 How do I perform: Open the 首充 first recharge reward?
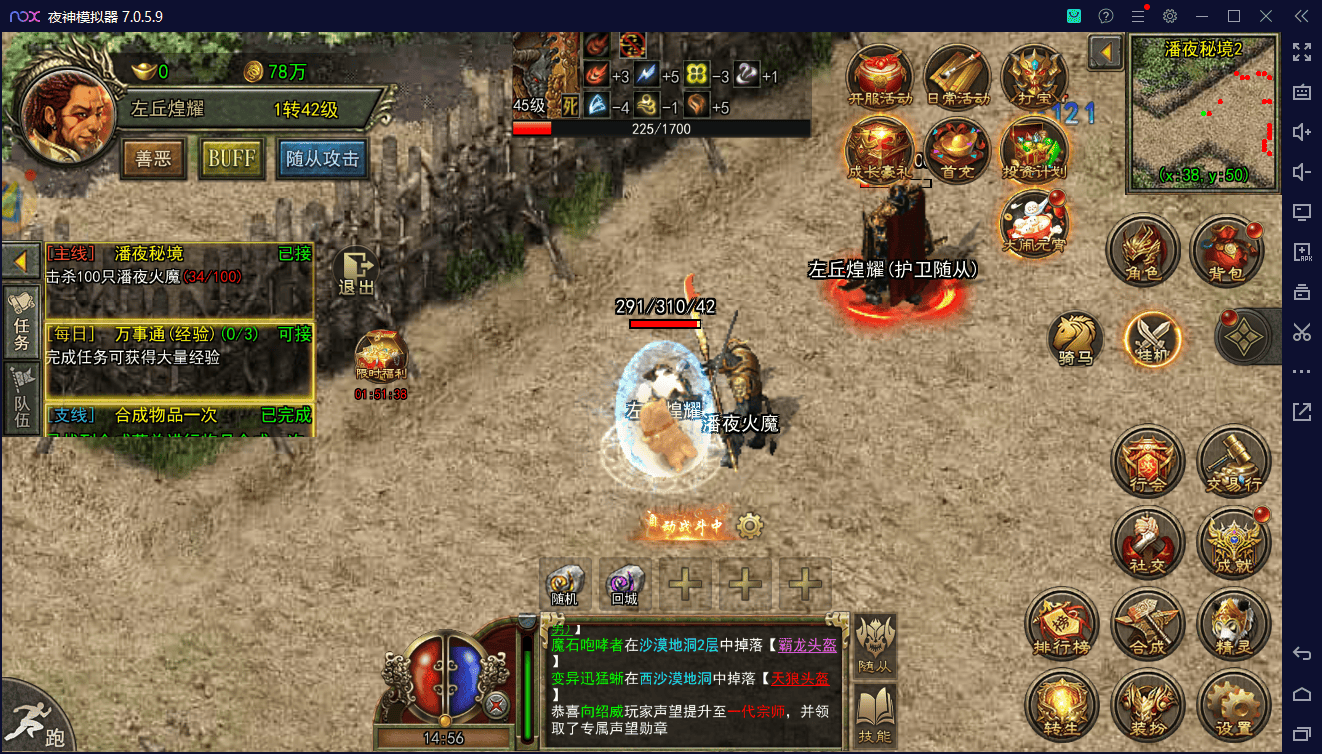coord(956,150)
